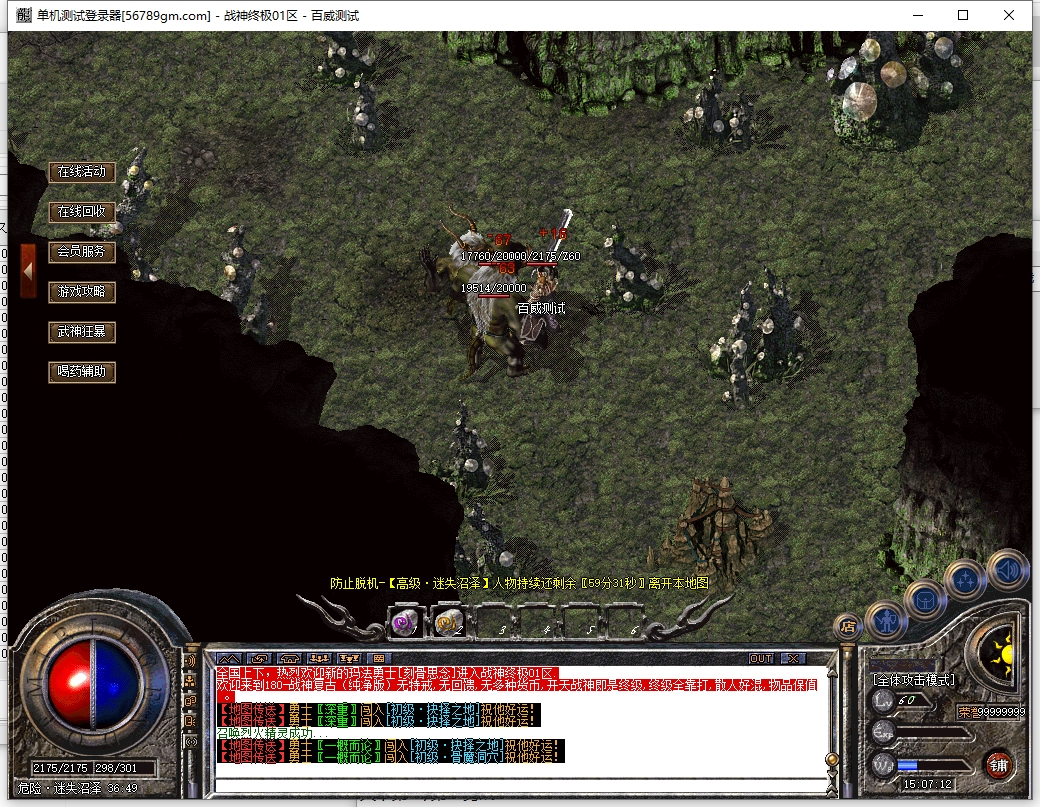Click the chat text input line
Screen dimensions: 1040x807
point(520,781)
